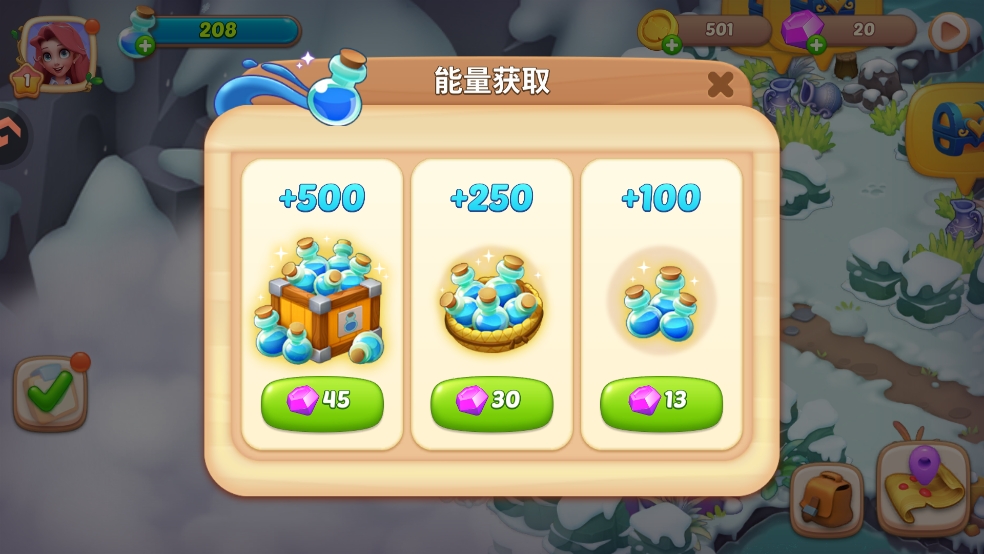Screen dimensions: 984x554
Task: Open the red-haired character profile
Action: (57, 50)
